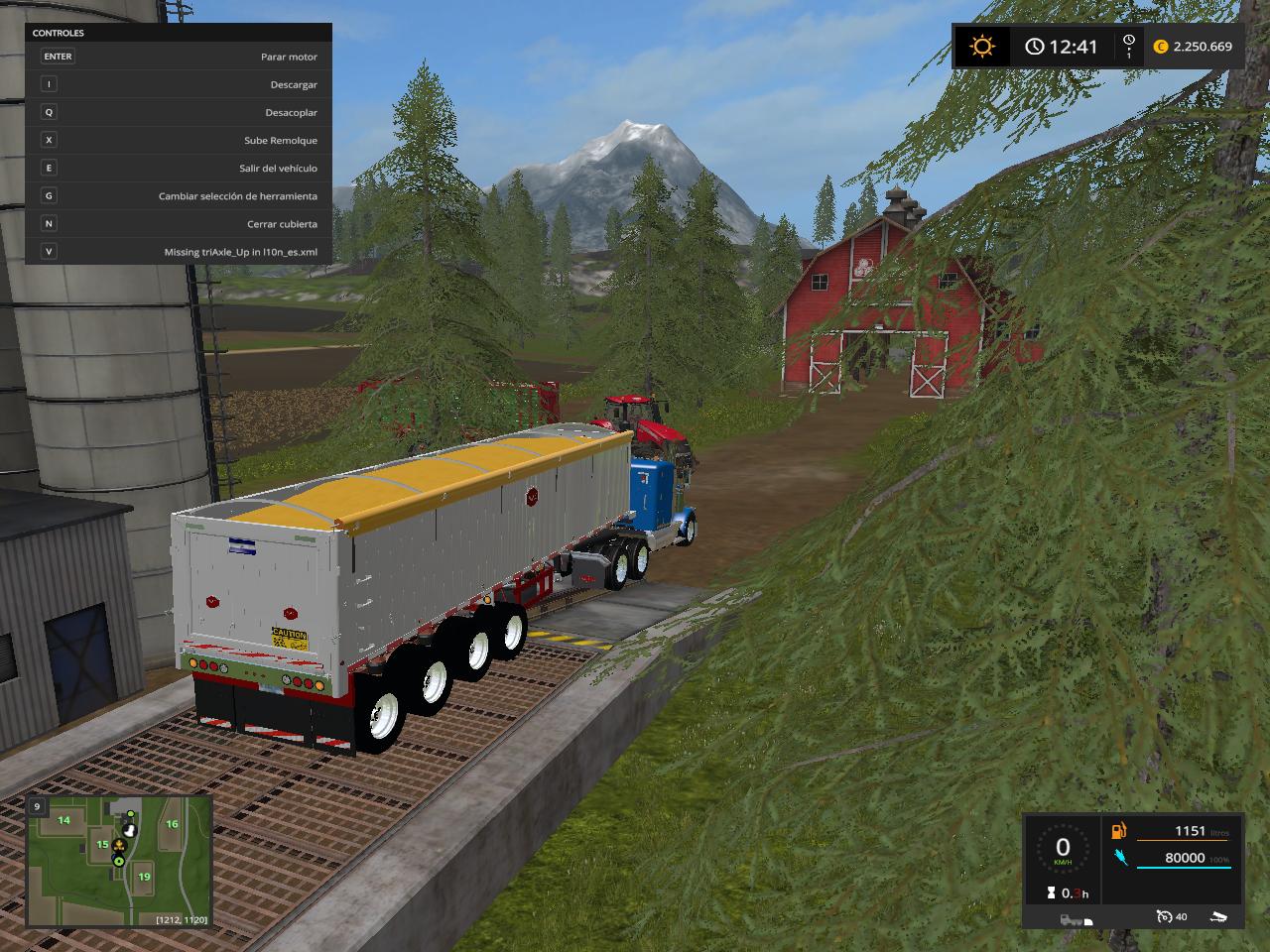1270x952 pixels.
Task: Select field 16 on the minimap
Action: [x=172, y=824]
